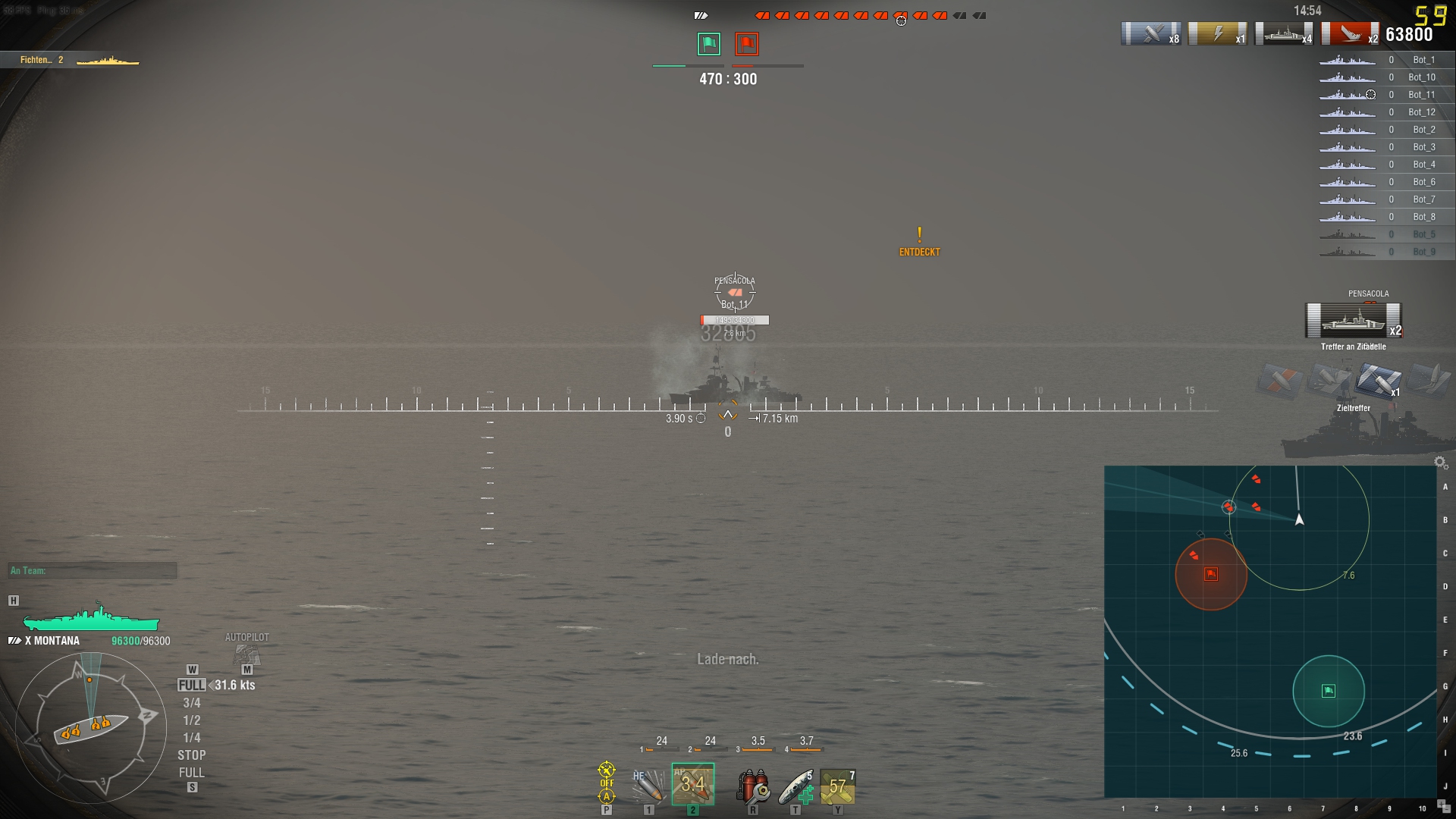
Task: Activate the Spotting Aircraft consumable
Action: tap(838, 787)
